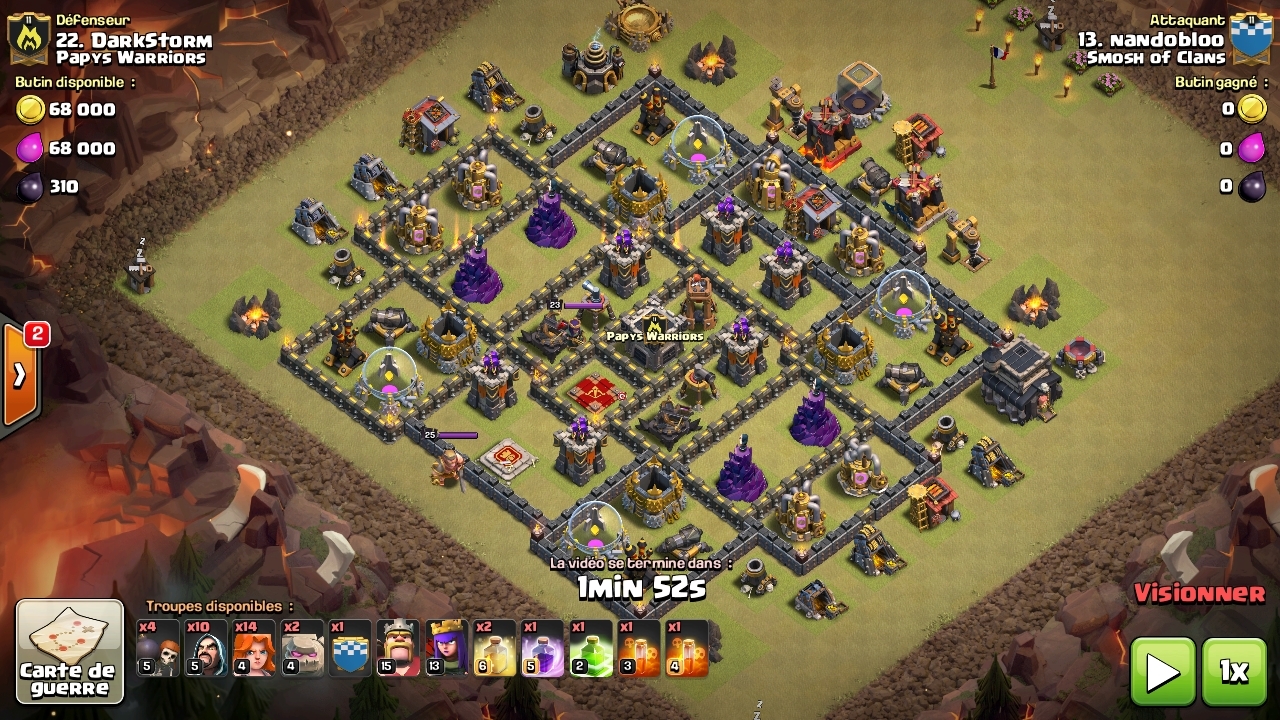Select the clan castle shield slot
The image size is (1280, 720).
pos(351,648)
